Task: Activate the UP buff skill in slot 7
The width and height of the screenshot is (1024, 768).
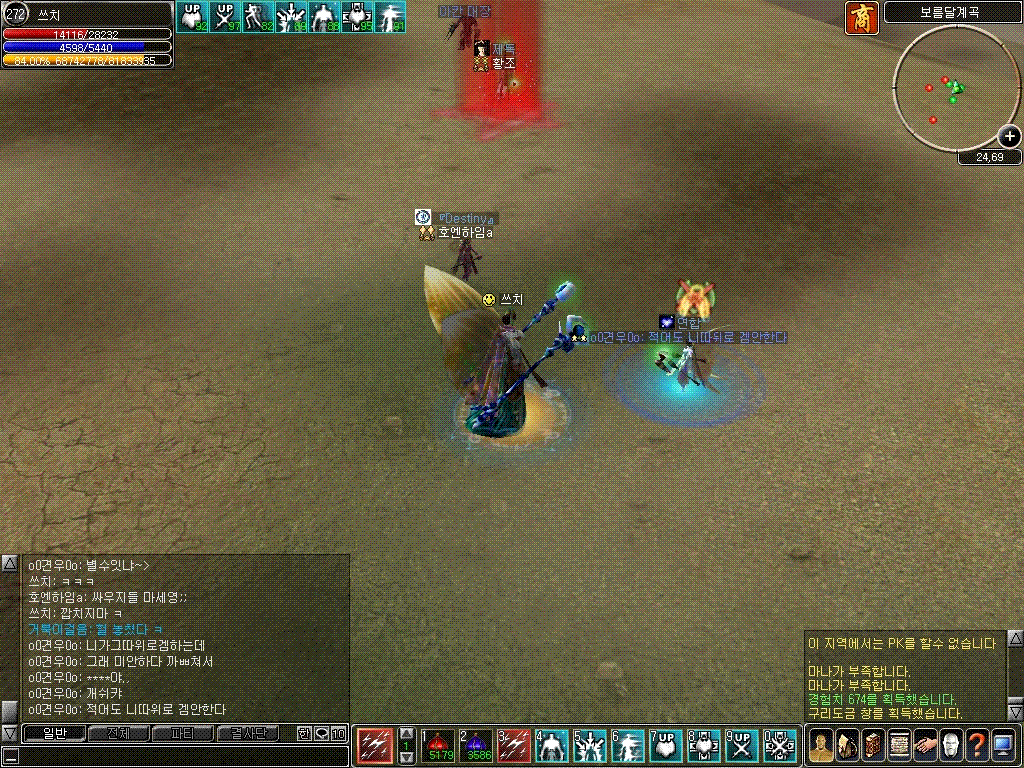Action: point(665,746)
